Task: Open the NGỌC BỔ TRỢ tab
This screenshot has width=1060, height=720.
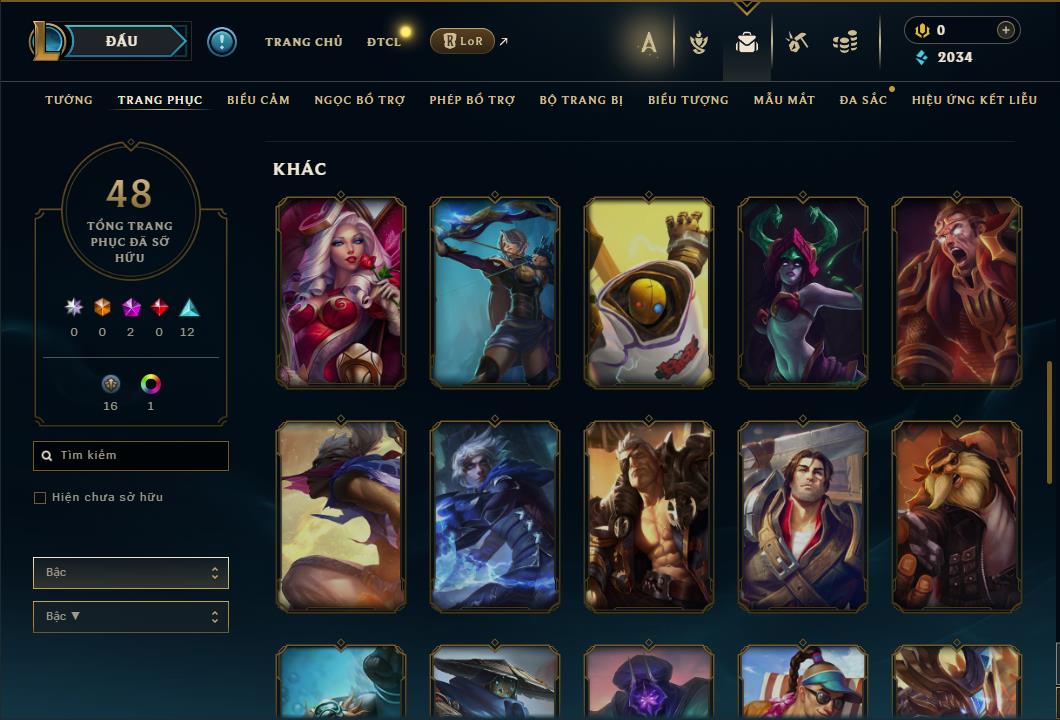Action: (x=359, y=100)
